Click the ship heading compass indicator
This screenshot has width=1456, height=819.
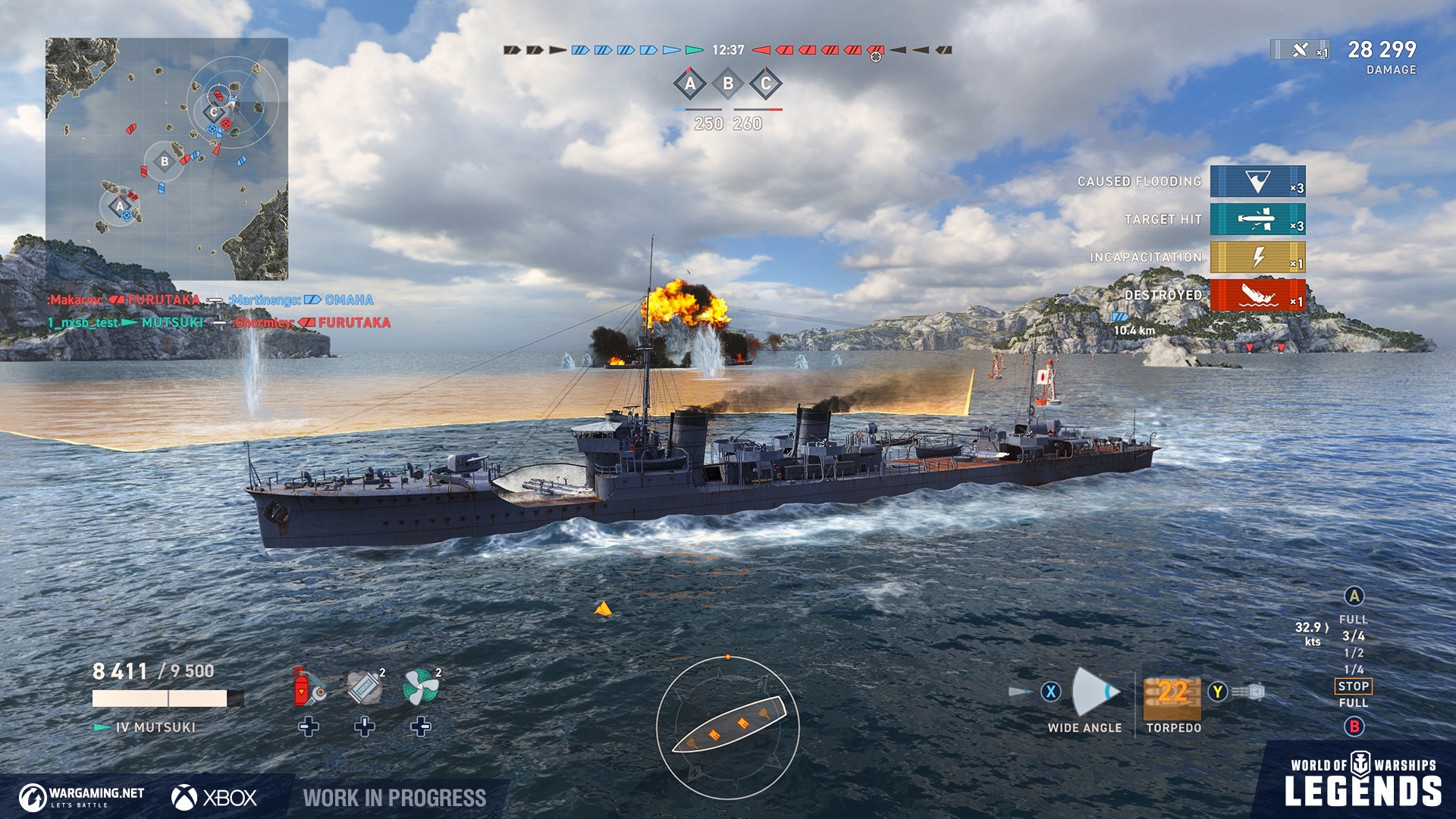pos(728,727)
